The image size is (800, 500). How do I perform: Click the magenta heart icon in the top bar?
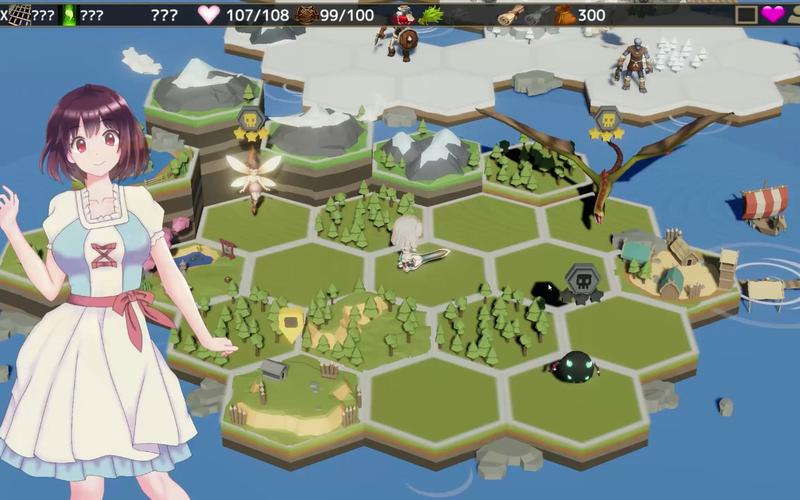773,14
